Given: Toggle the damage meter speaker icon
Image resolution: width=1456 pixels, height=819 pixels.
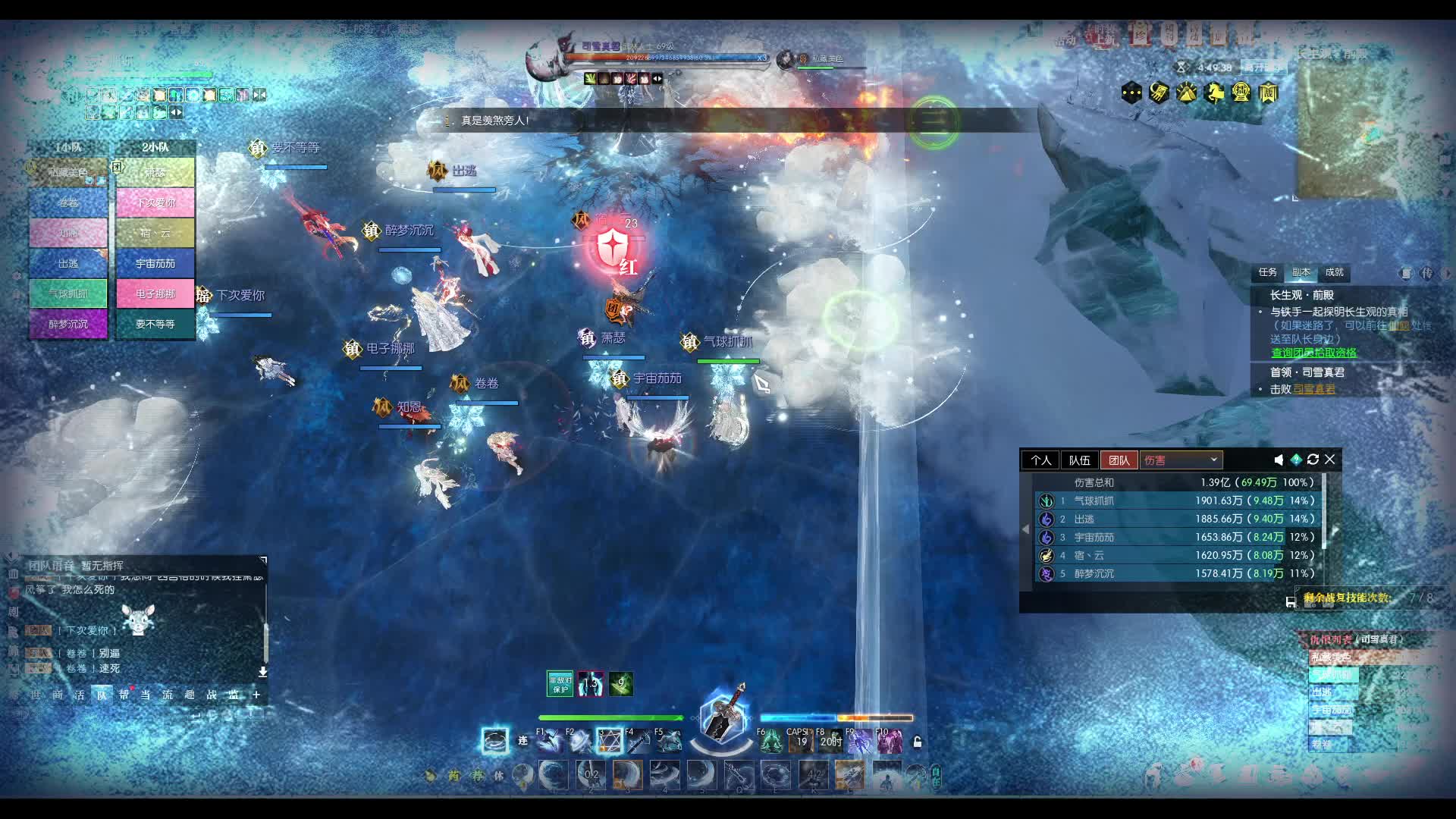Looking at the screenshot, I should click(1279, 460).
